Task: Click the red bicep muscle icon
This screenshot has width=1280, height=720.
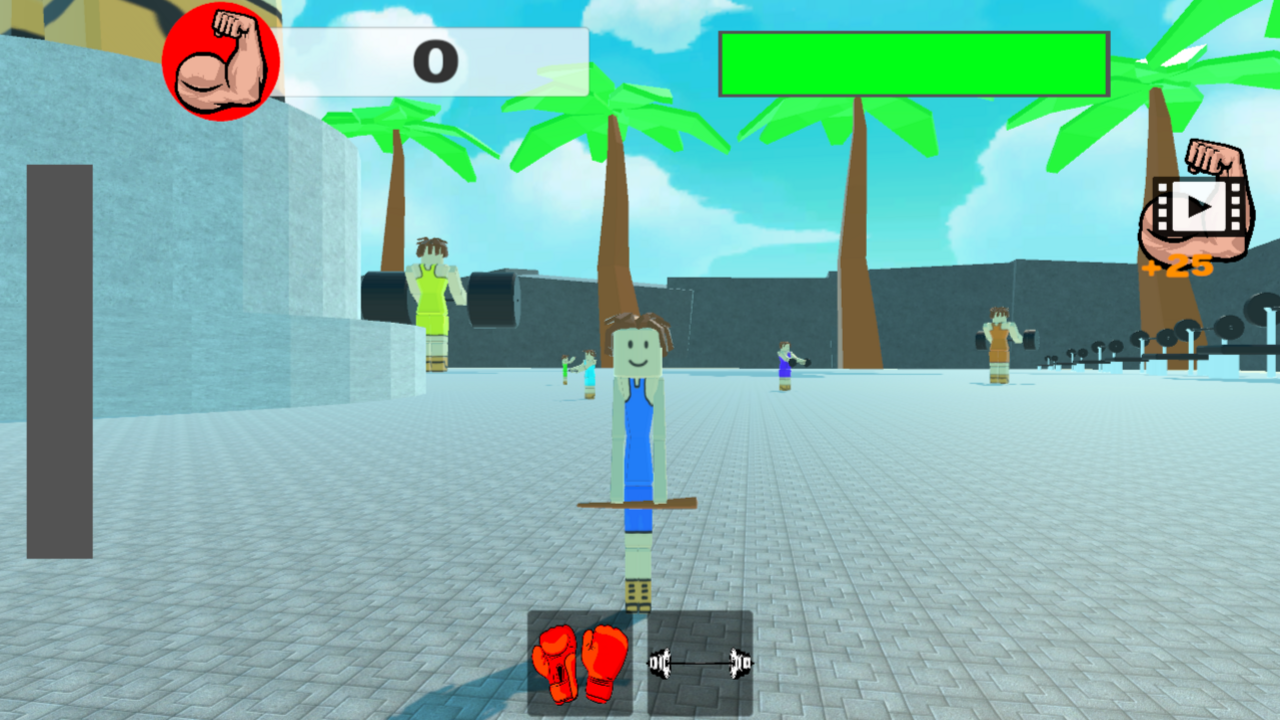Action: click(220, 62)
